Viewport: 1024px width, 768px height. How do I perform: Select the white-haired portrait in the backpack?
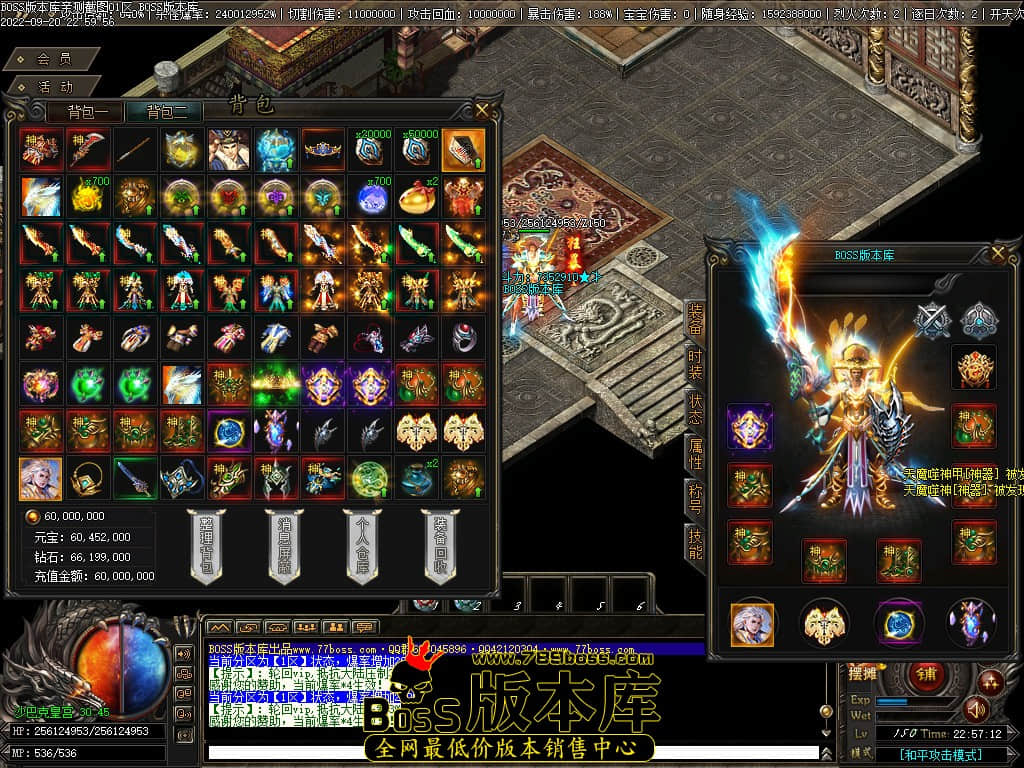(40, 479)
